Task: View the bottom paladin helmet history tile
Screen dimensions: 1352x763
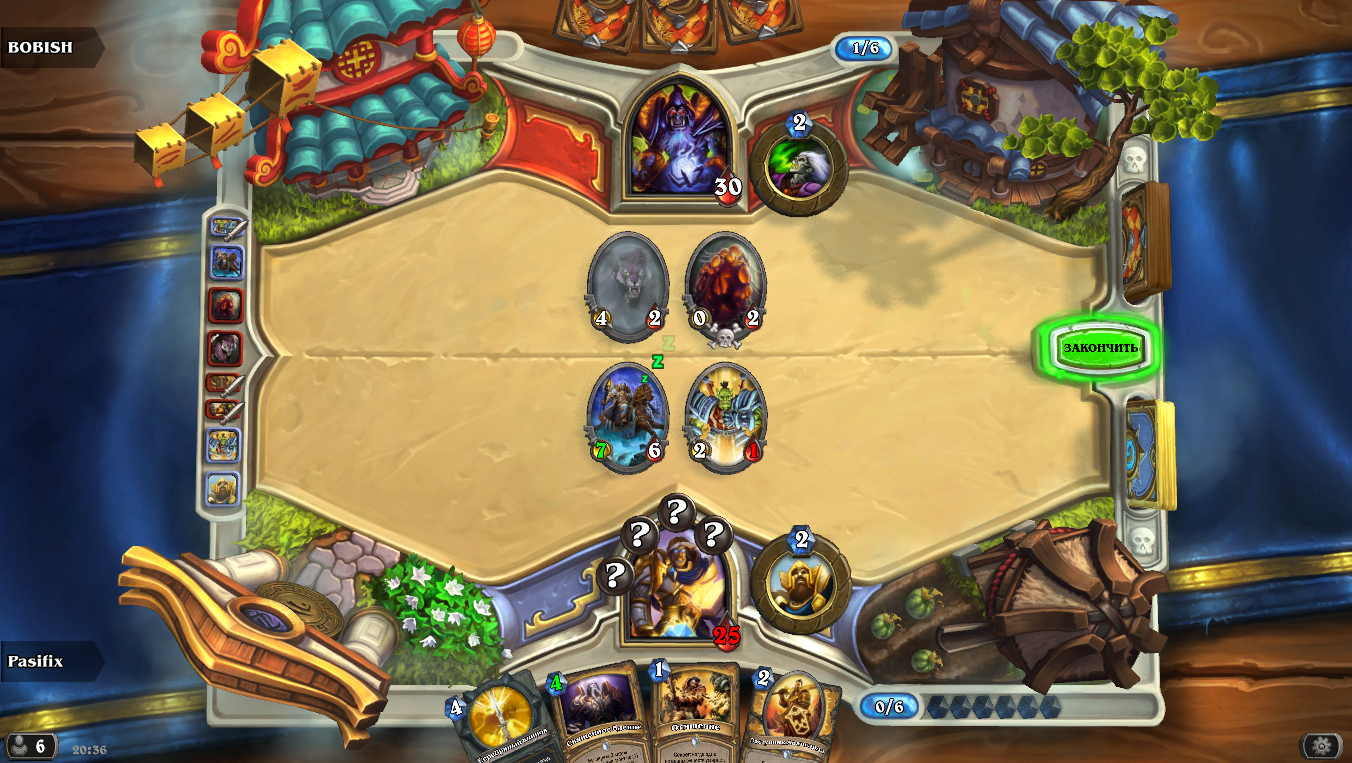Action: click(224, 489)
